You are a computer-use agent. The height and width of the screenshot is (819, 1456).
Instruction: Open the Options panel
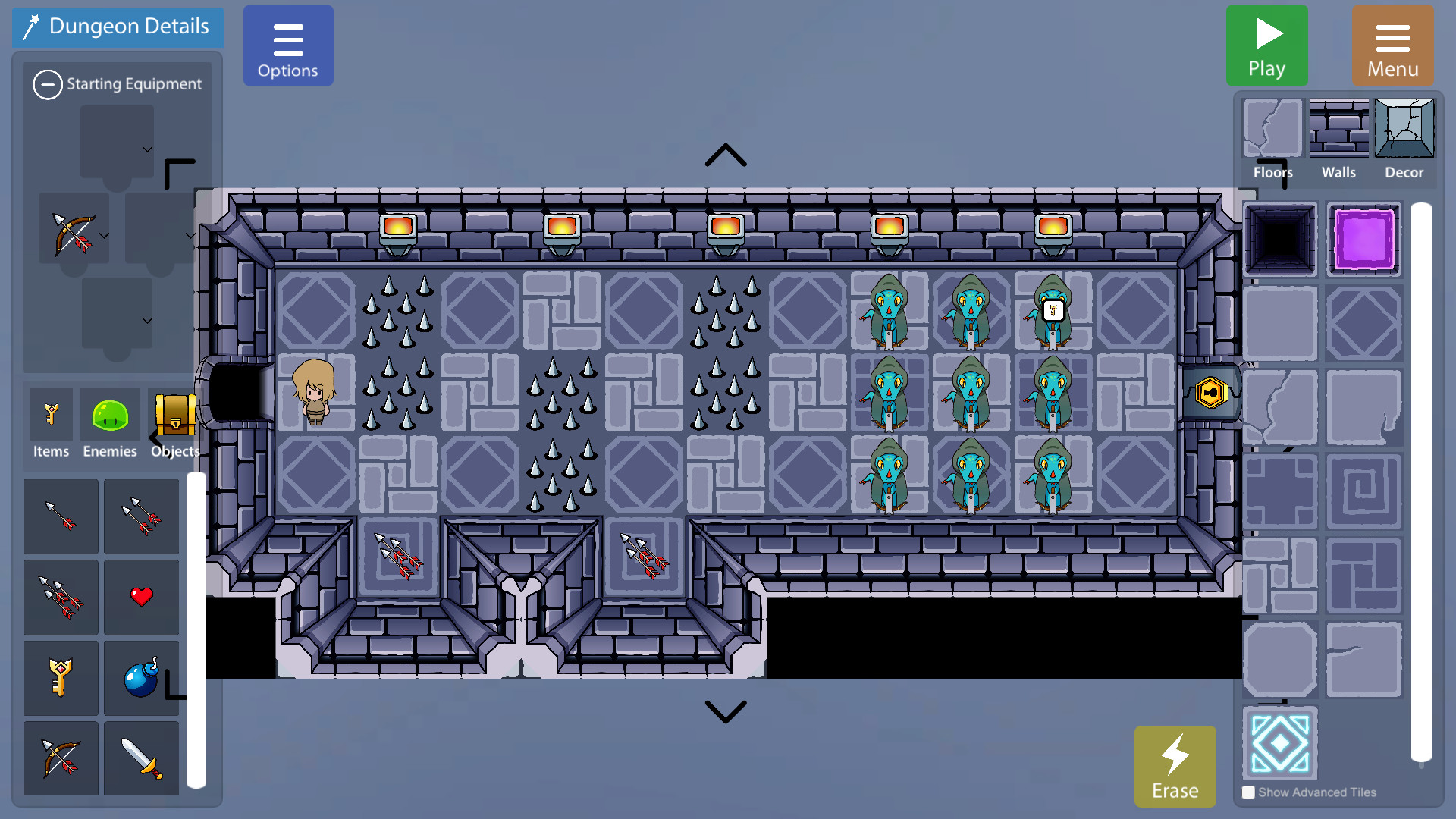pos(288,45)
